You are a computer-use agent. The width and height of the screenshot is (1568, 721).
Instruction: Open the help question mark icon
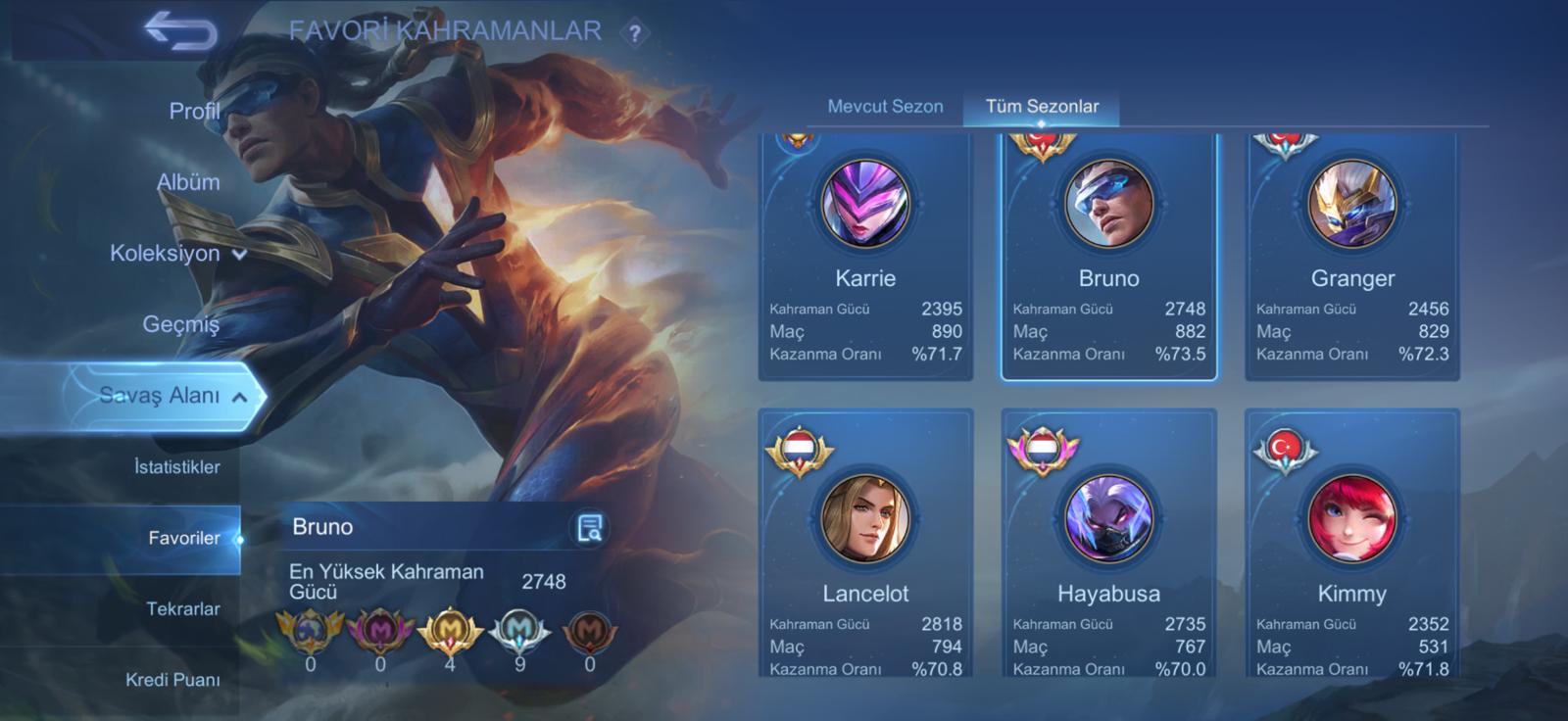coord(635,33)
